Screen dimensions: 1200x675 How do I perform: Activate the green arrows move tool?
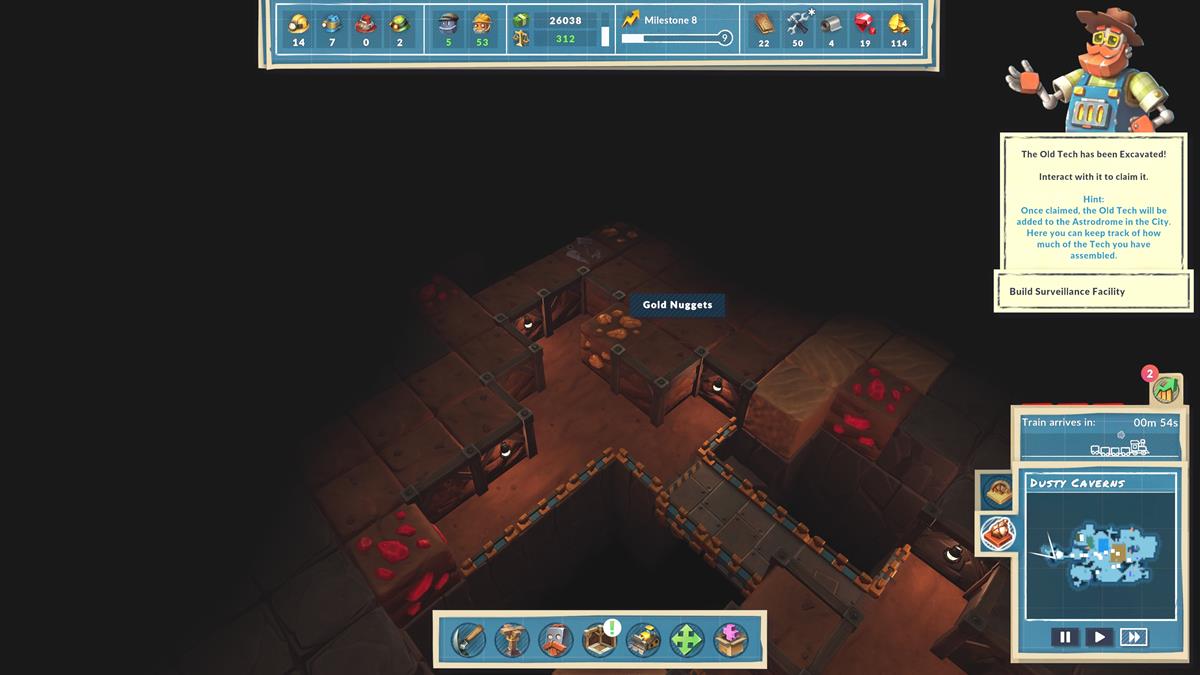(x=688, y=639)
